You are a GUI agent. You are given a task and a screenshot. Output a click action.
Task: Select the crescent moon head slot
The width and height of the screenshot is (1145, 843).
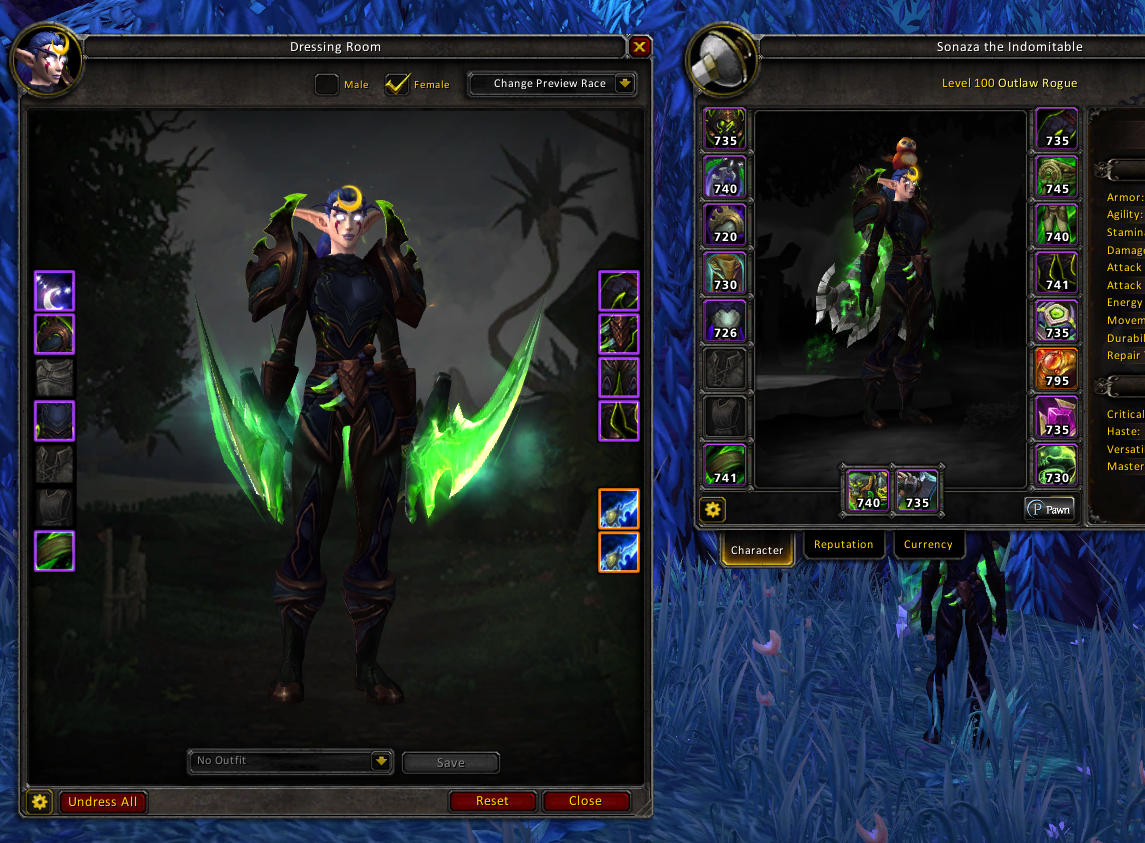54,291
